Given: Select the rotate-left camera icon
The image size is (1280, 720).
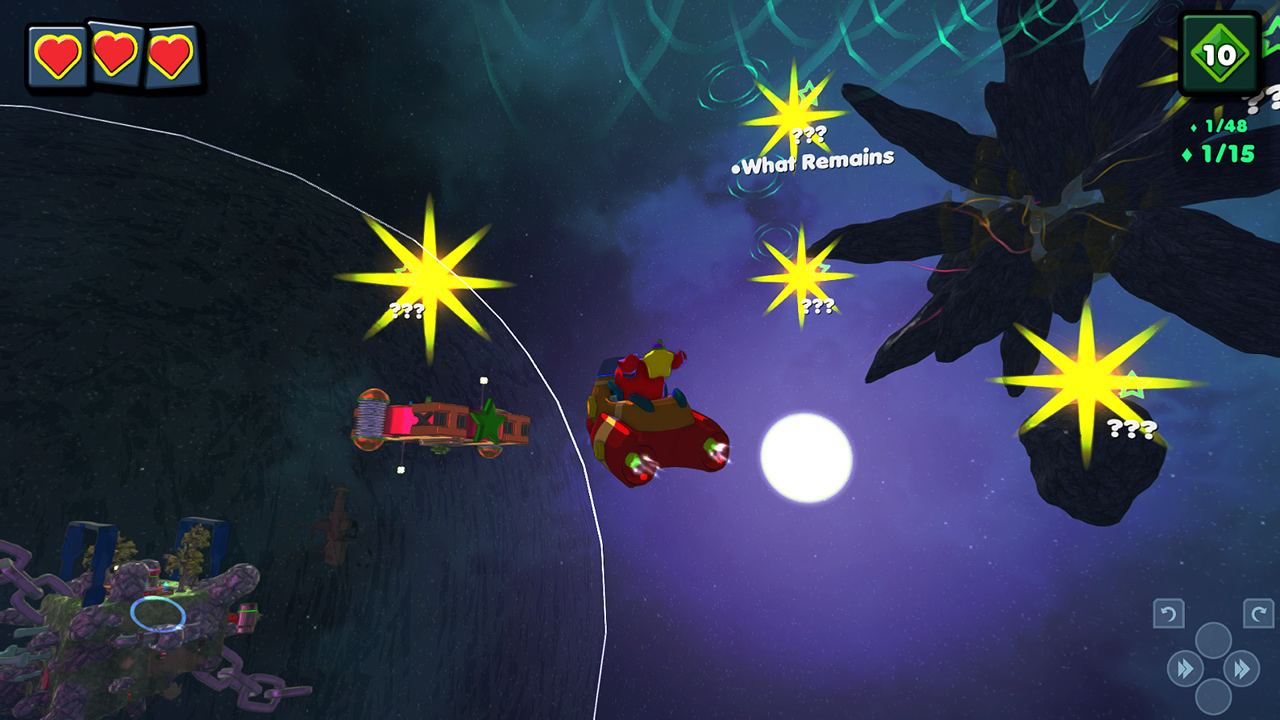Looking at the screenshot, I should pos(1169,612).
